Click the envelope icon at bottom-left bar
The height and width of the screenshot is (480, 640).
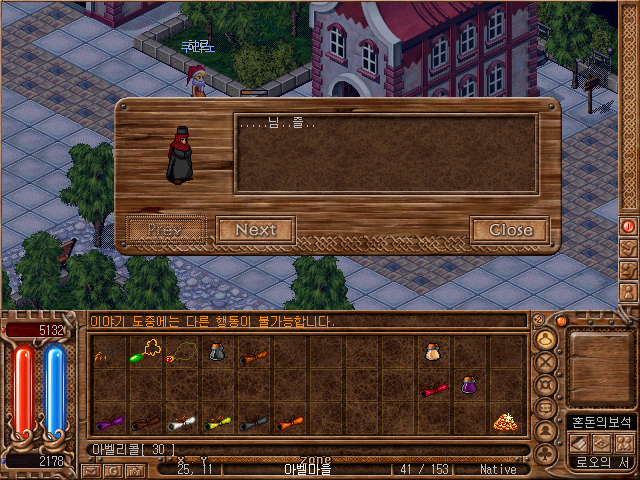click(x=92, y=470)
